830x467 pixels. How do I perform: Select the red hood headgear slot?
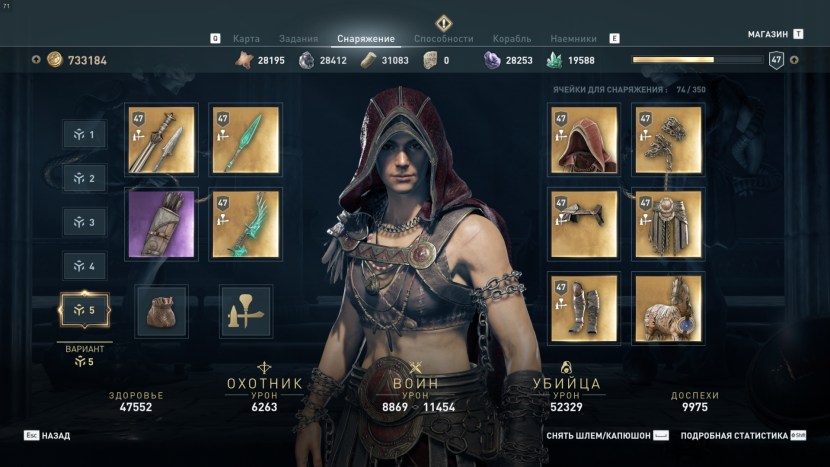click(584, 139)
